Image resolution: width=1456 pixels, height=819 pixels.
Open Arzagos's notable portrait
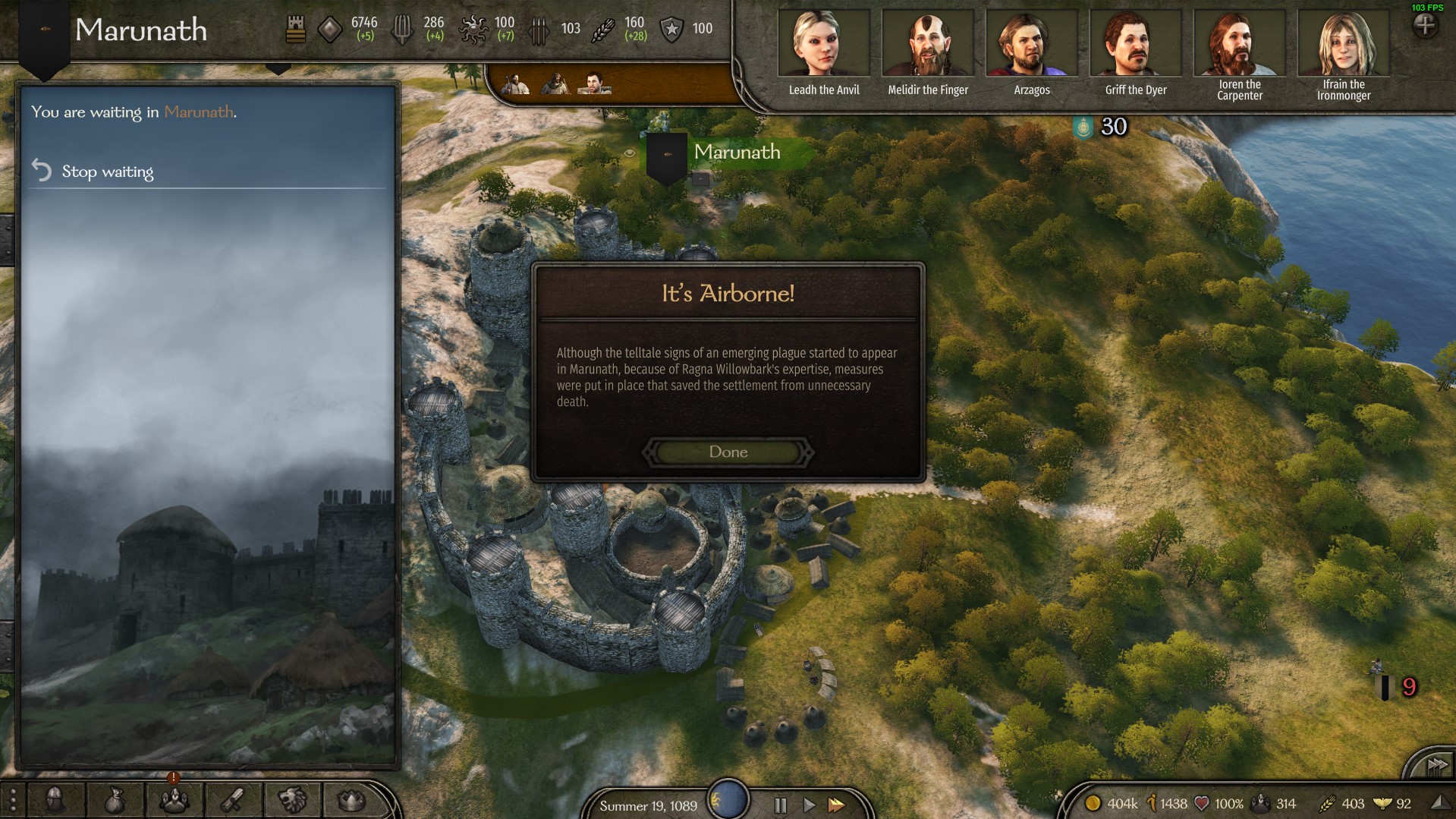[1031, 44]
